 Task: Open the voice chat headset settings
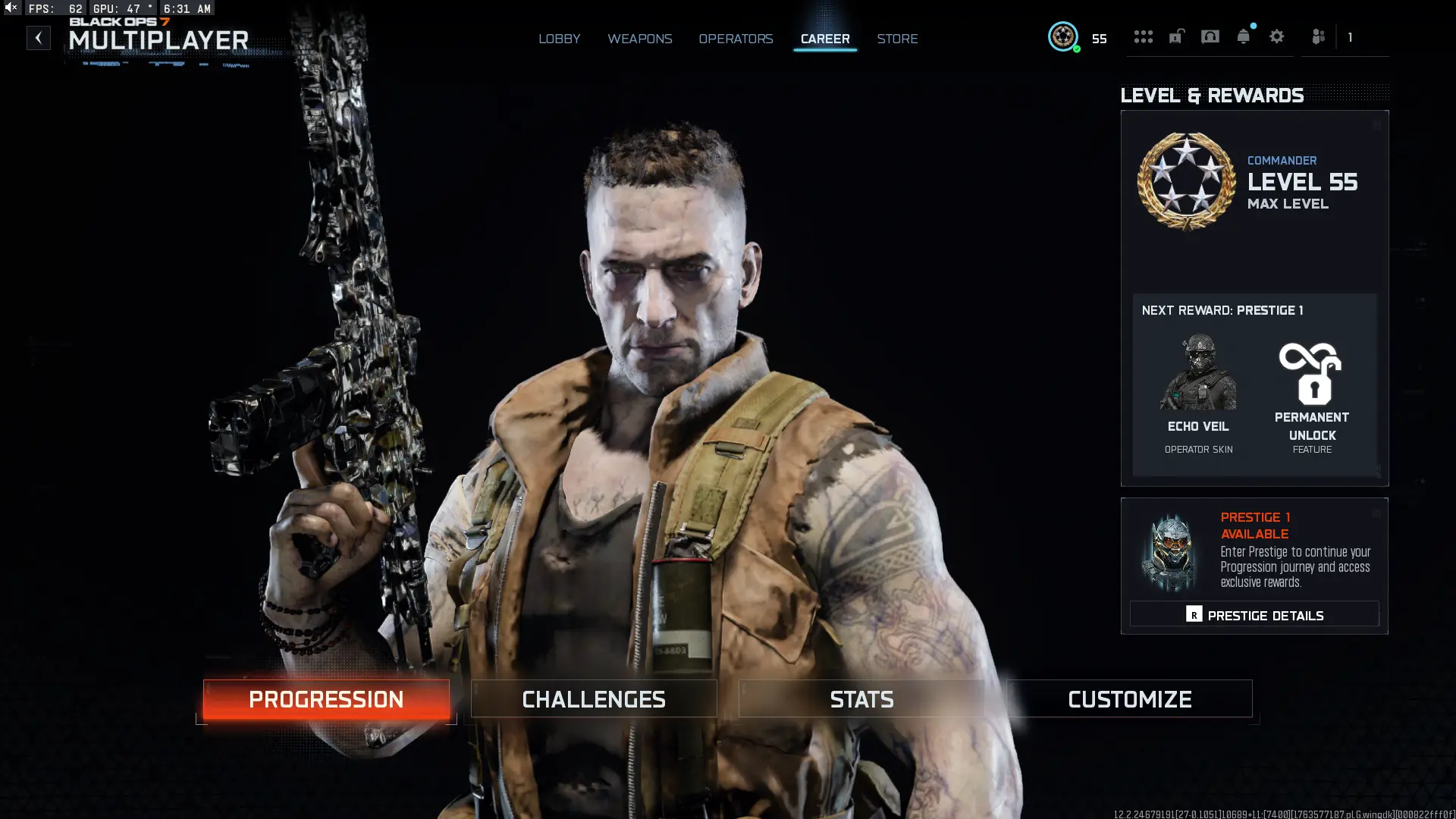pyautogui.click(x=1210, y=36)
